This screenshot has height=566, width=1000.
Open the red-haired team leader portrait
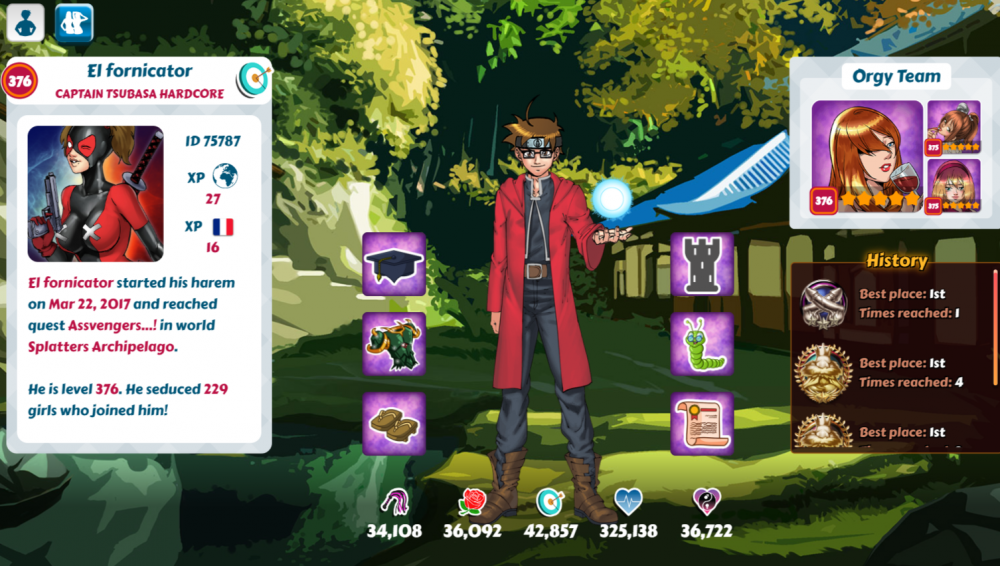point(866,158)
